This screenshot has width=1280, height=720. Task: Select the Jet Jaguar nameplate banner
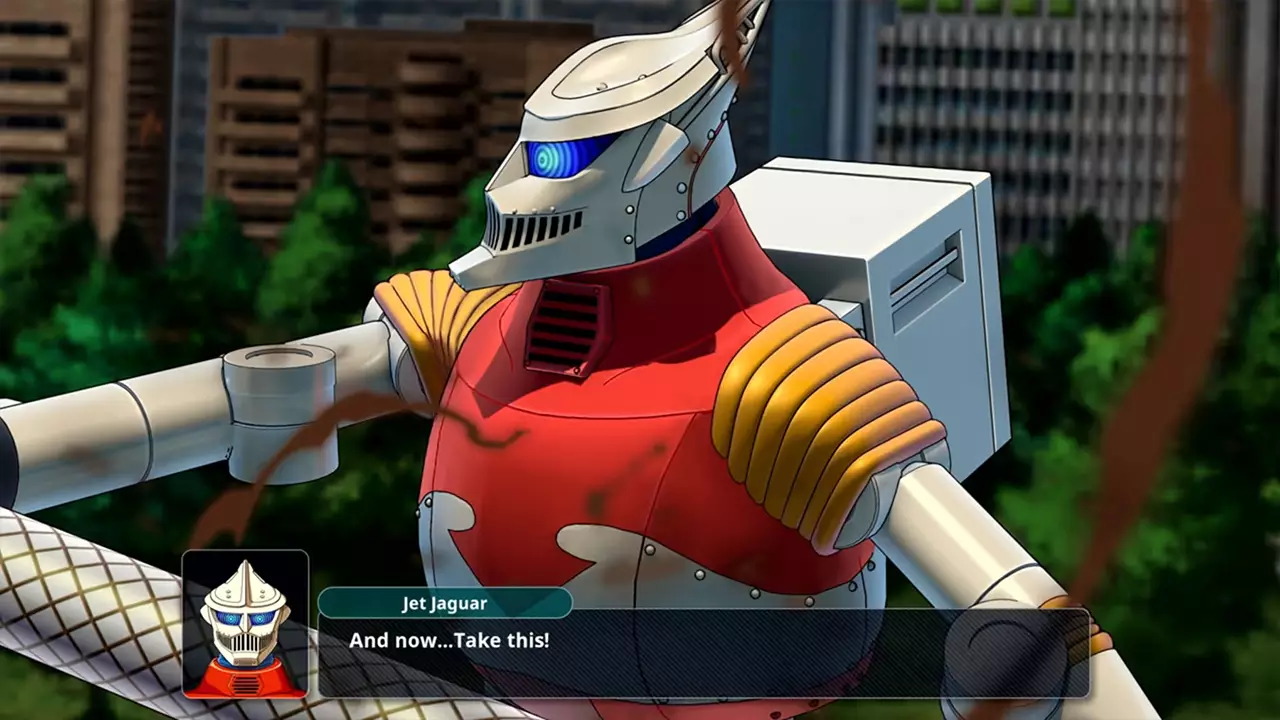[x=445, y=603]
